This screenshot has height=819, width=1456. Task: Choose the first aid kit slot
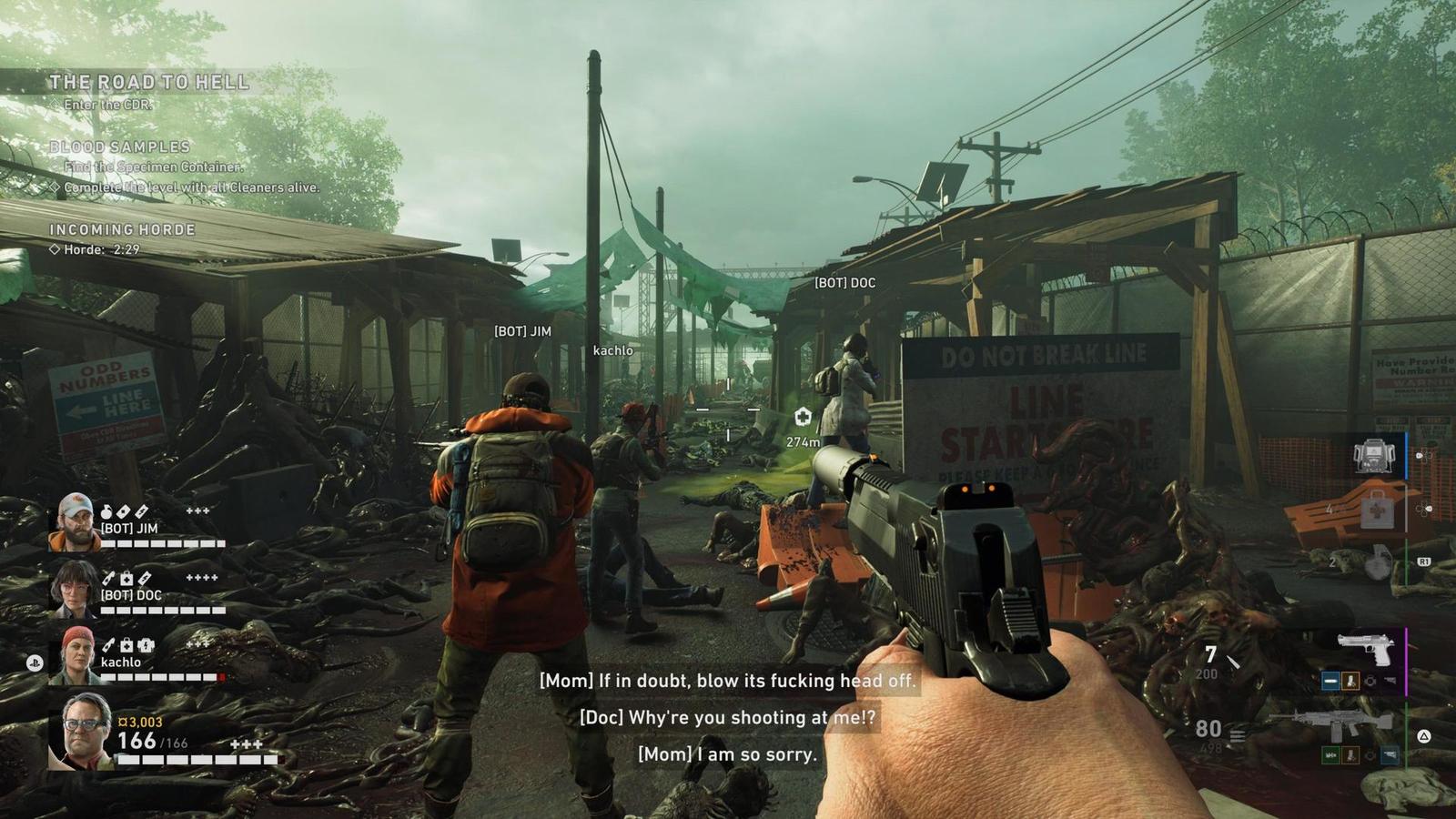[x=1377, y=511]
